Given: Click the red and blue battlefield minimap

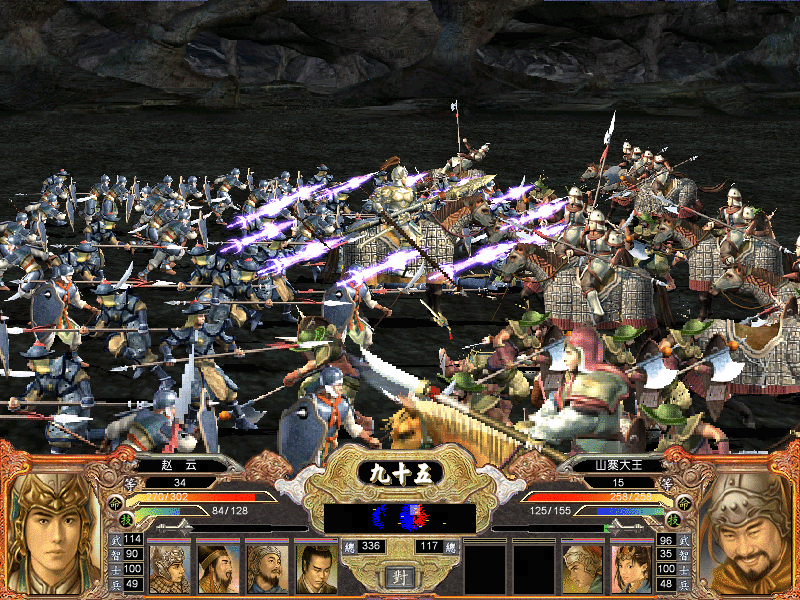Looking at the screenshot, I should point(400,517).
